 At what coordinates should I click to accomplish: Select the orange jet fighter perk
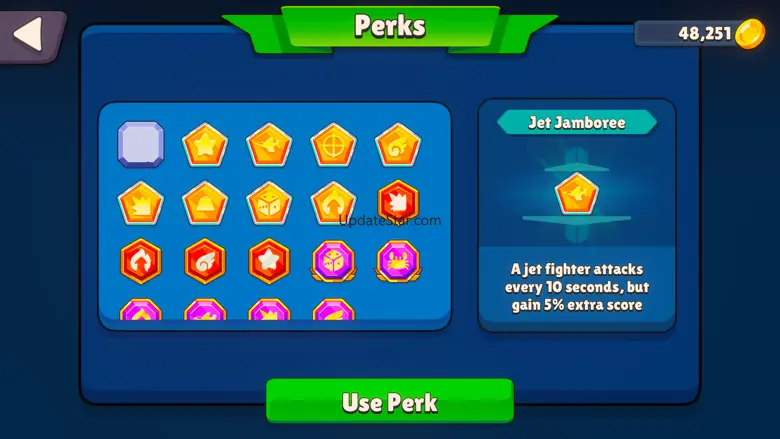pos(269,145)
